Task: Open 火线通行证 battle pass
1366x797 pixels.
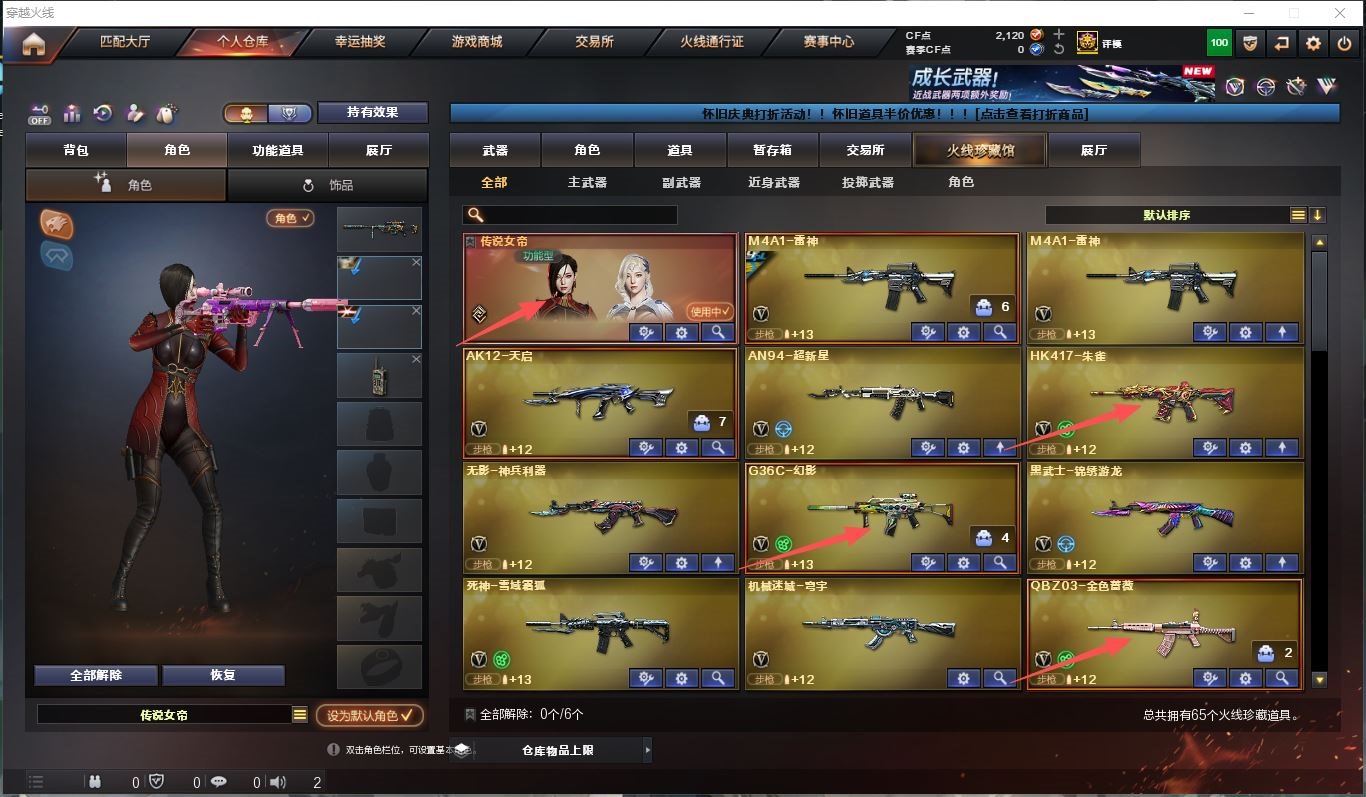Action: point(712,42)
